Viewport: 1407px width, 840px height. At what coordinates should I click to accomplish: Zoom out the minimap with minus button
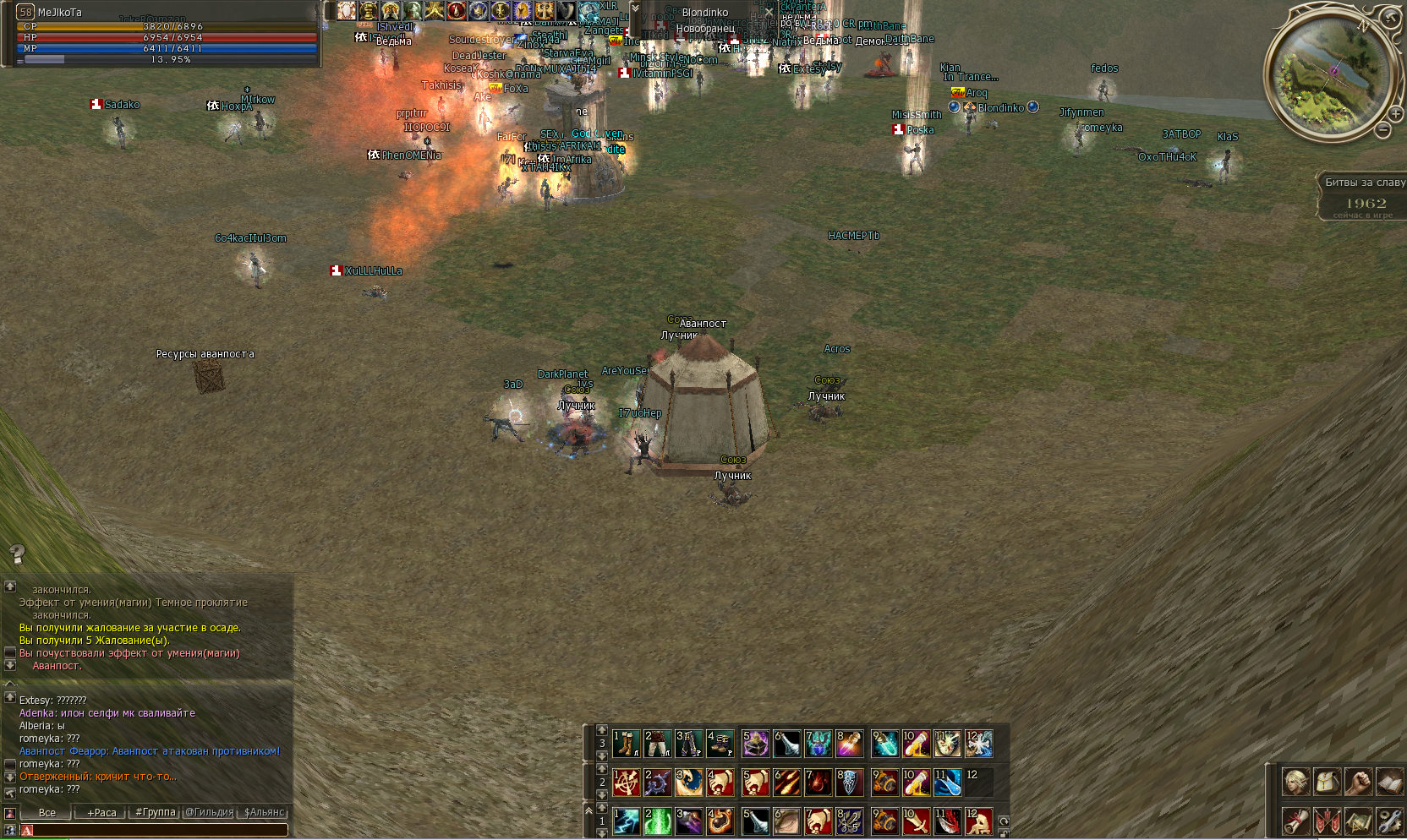1382,130
